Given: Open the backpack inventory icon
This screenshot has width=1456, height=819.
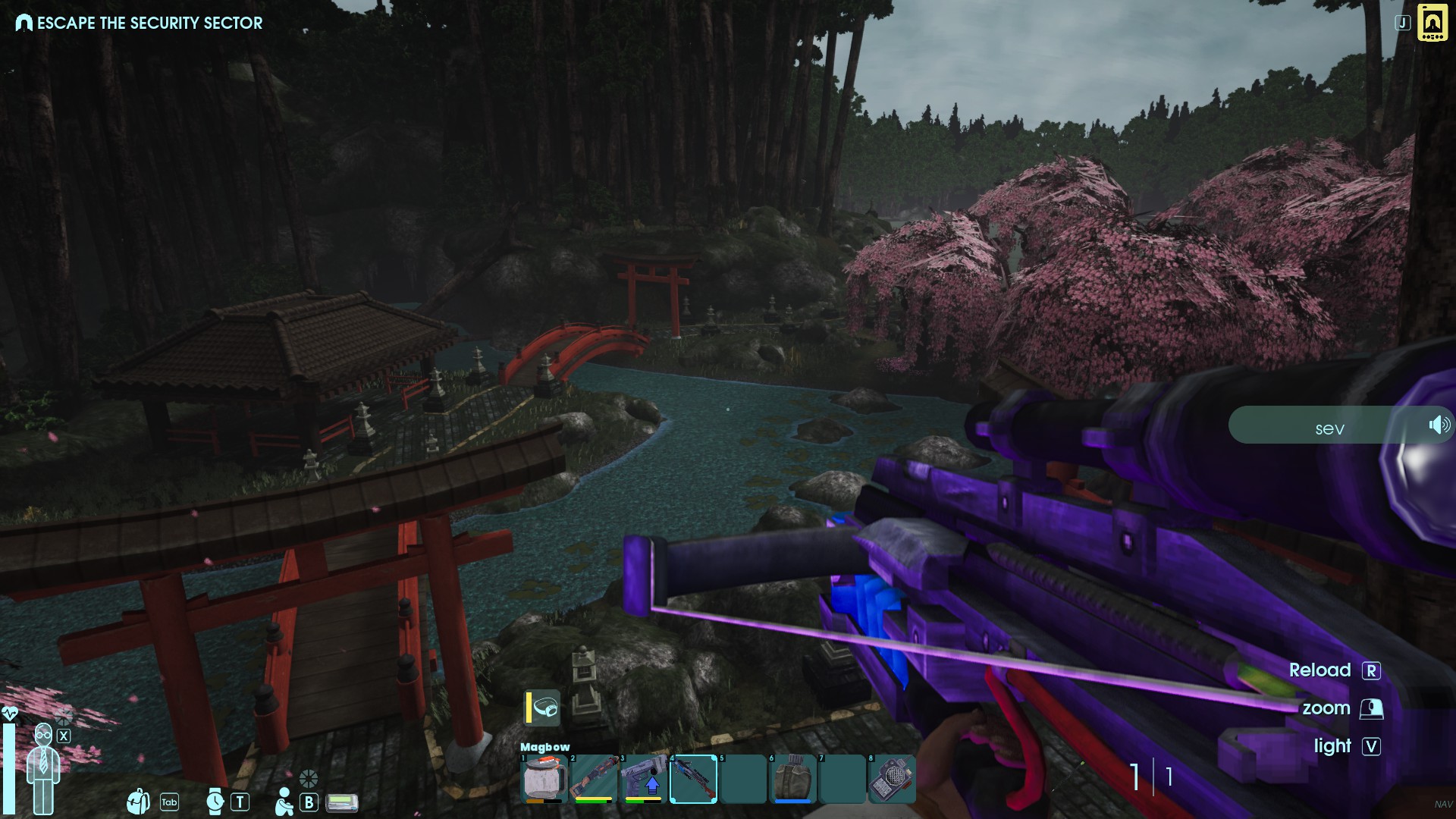Looking at the screenshot, I should (x=139, y=801).
